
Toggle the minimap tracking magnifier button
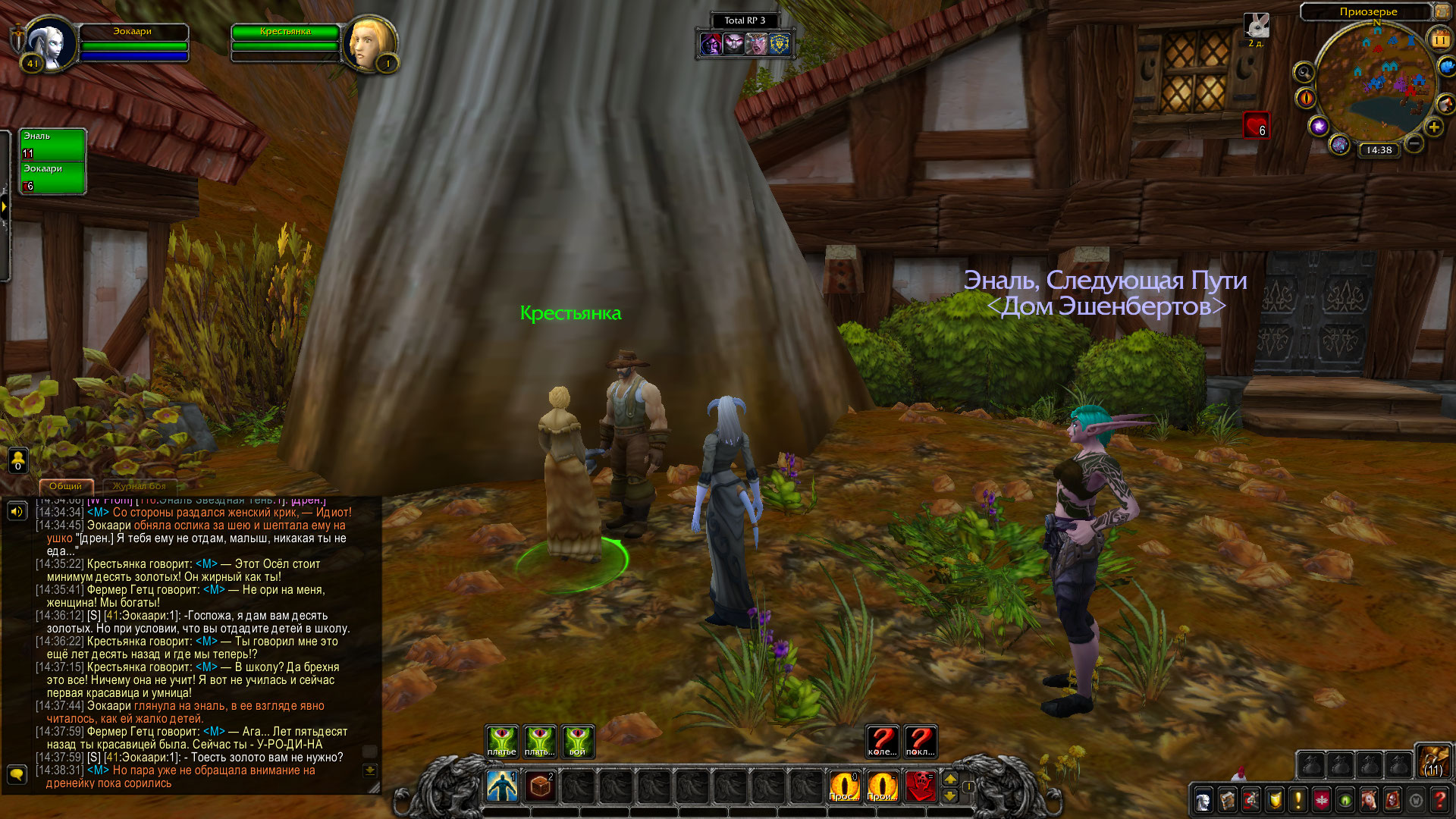[1304, 73]
